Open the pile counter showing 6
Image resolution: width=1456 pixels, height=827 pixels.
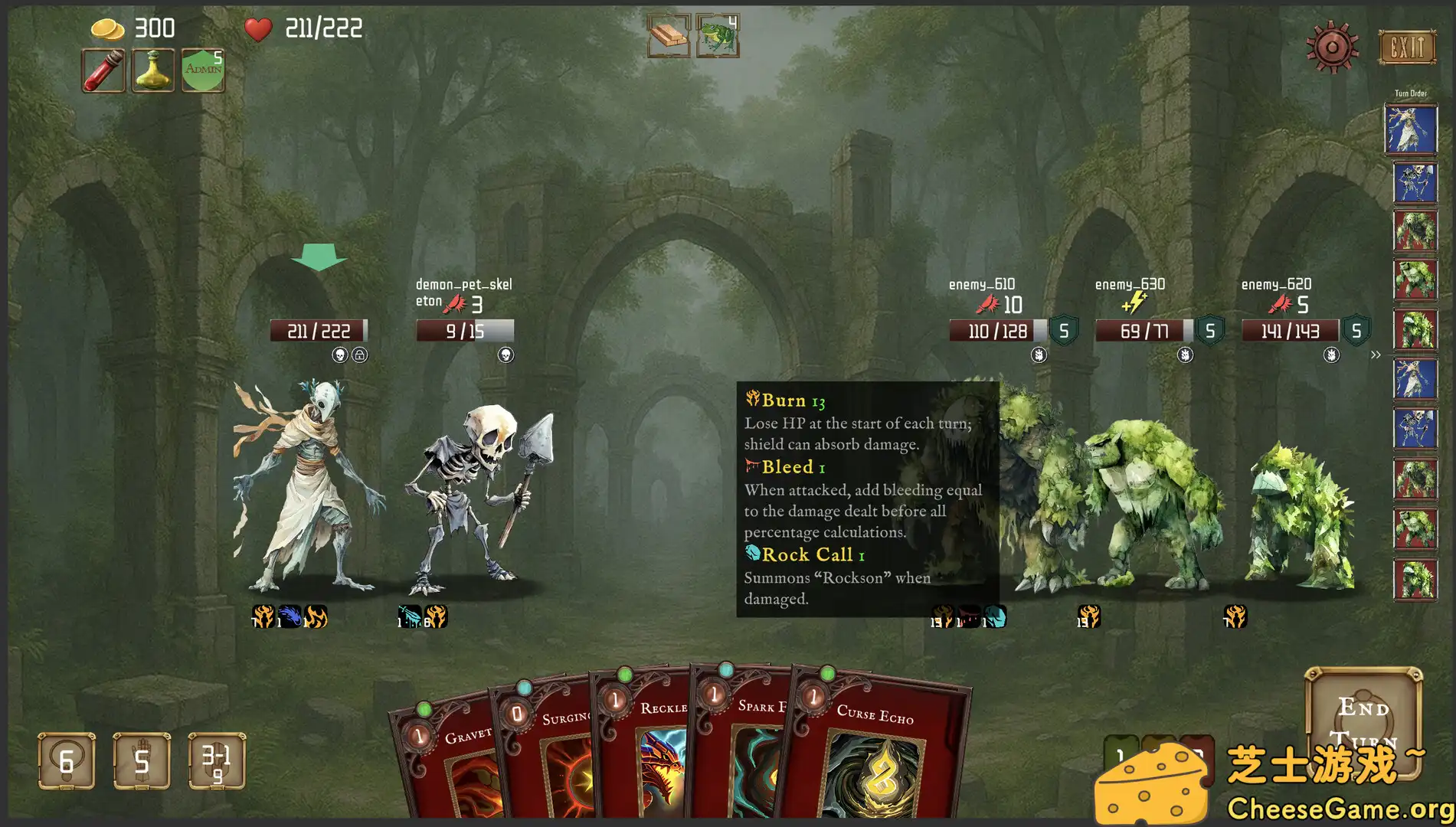67,760
